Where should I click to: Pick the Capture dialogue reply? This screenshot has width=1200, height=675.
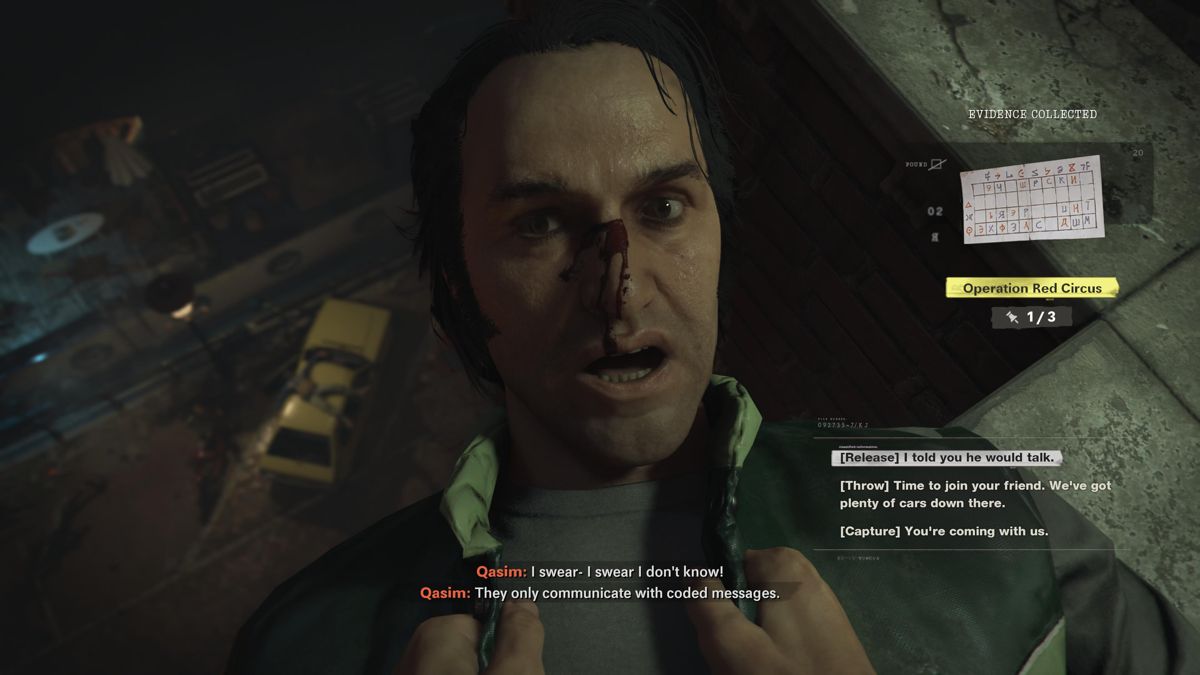click(944, 531)
